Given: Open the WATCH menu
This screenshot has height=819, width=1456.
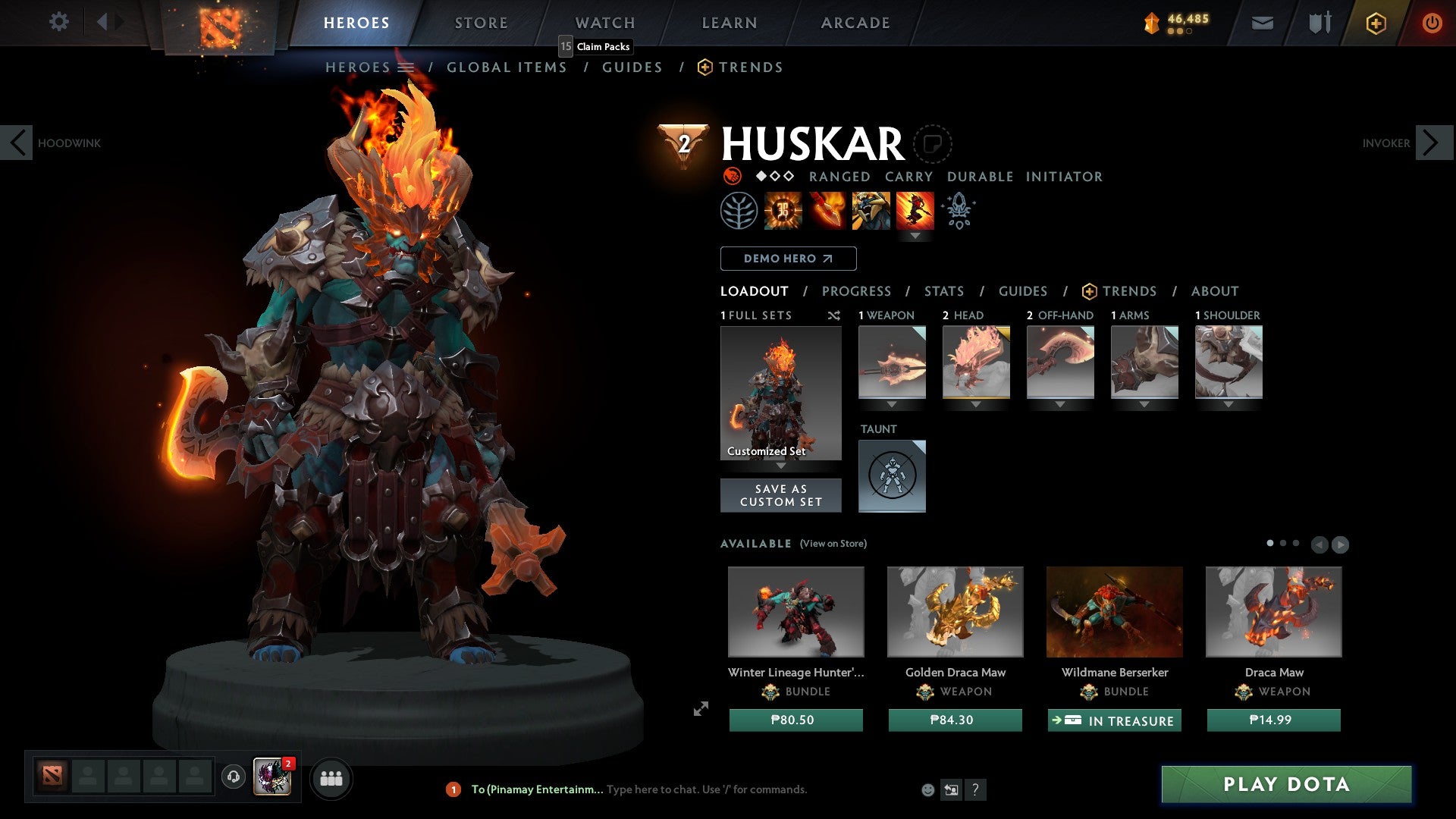Looking at the screenshot, I should click(x=604, y=23).
